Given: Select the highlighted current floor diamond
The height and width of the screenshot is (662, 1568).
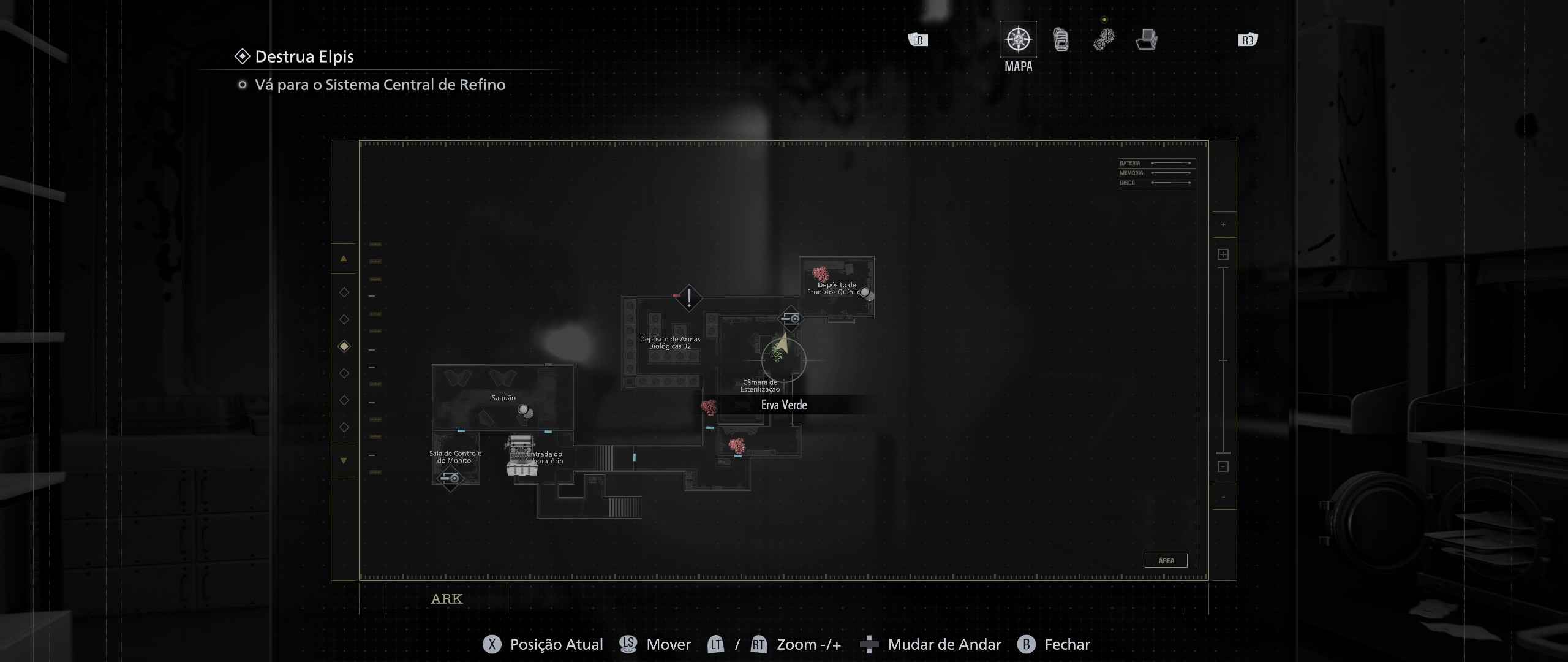Looking at the screenshot, I should pyautogui.click(x=344, y=346).
